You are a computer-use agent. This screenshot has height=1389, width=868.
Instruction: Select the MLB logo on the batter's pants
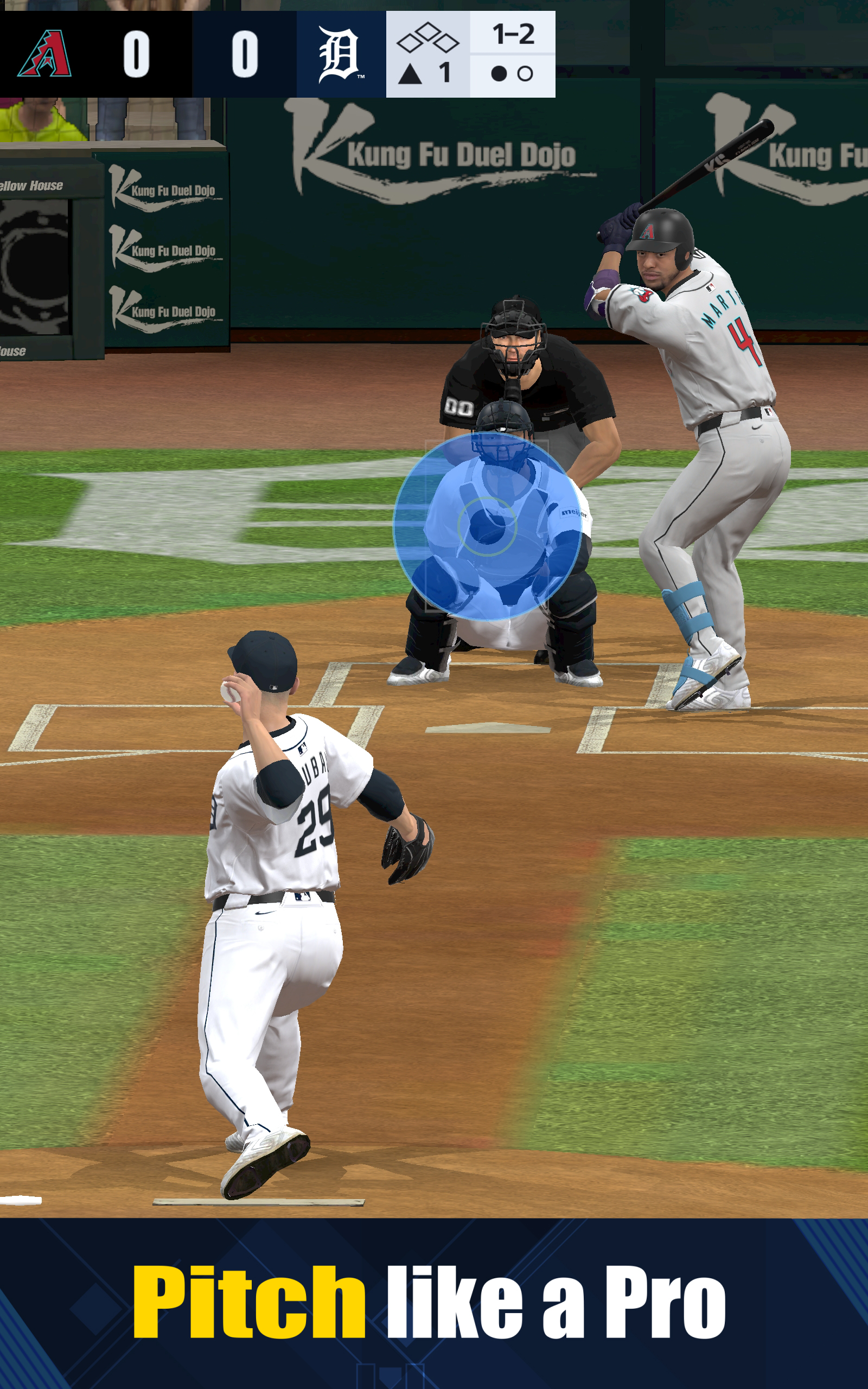pos(768,413)
